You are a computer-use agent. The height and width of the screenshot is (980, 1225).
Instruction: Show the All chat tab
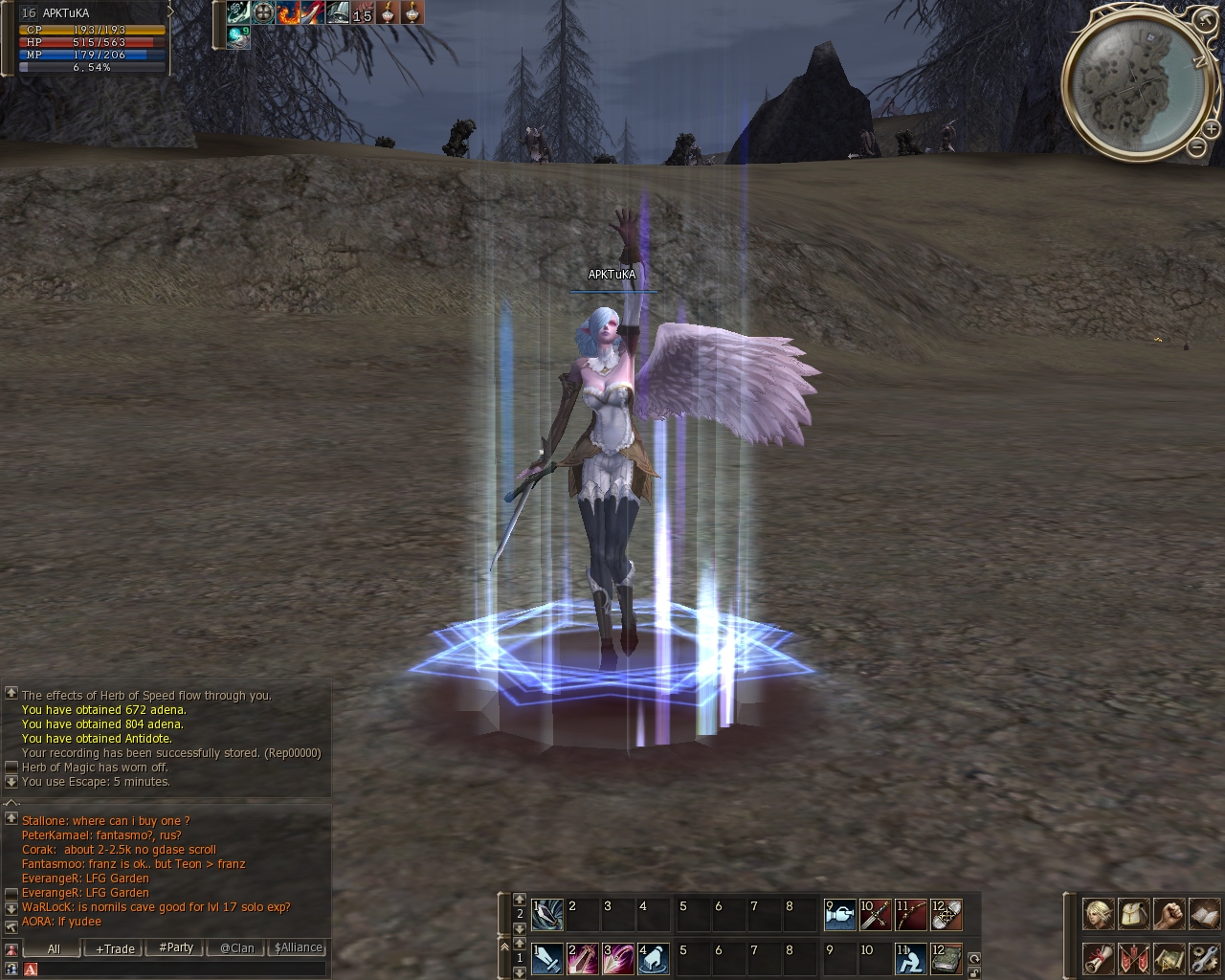point(54,948)
